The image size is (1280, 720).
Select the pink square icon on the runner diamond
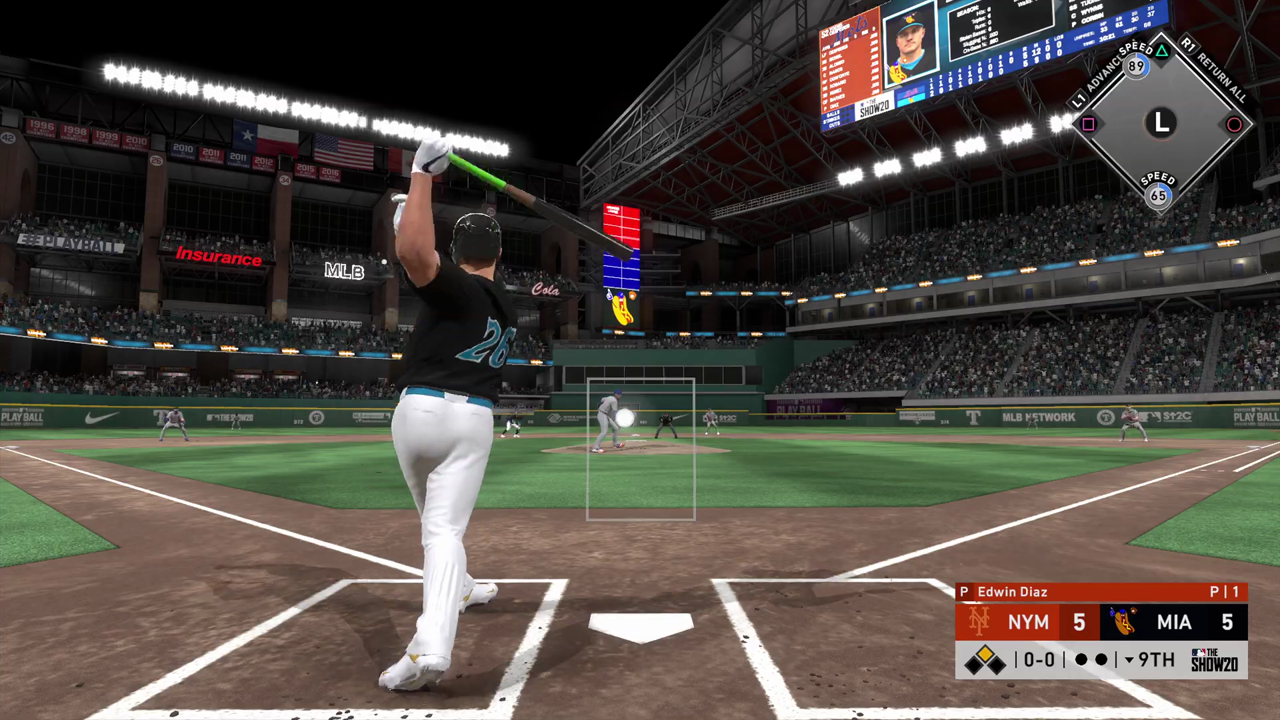(1088, 123)
